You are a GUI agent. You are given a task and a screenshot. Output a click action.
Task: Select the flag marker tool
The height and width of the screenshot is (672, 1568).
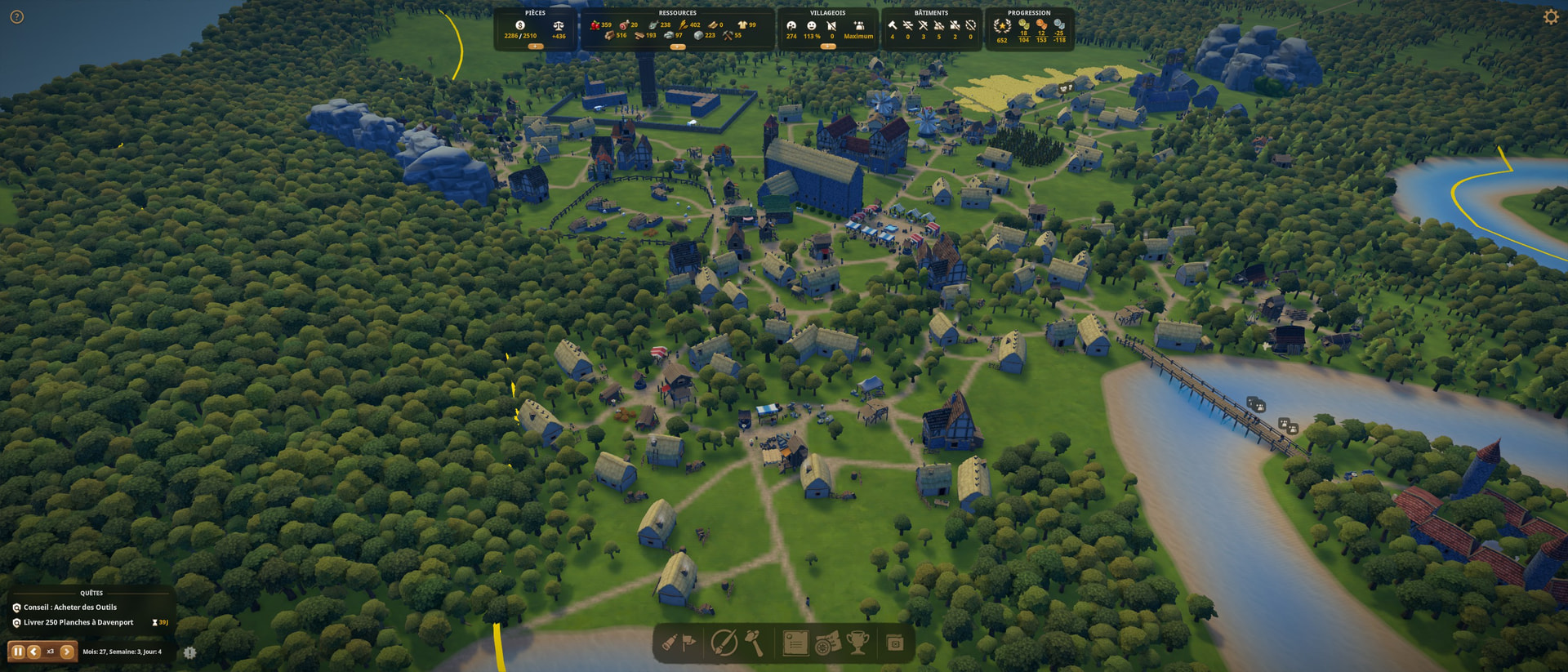[x=689, y=643]
